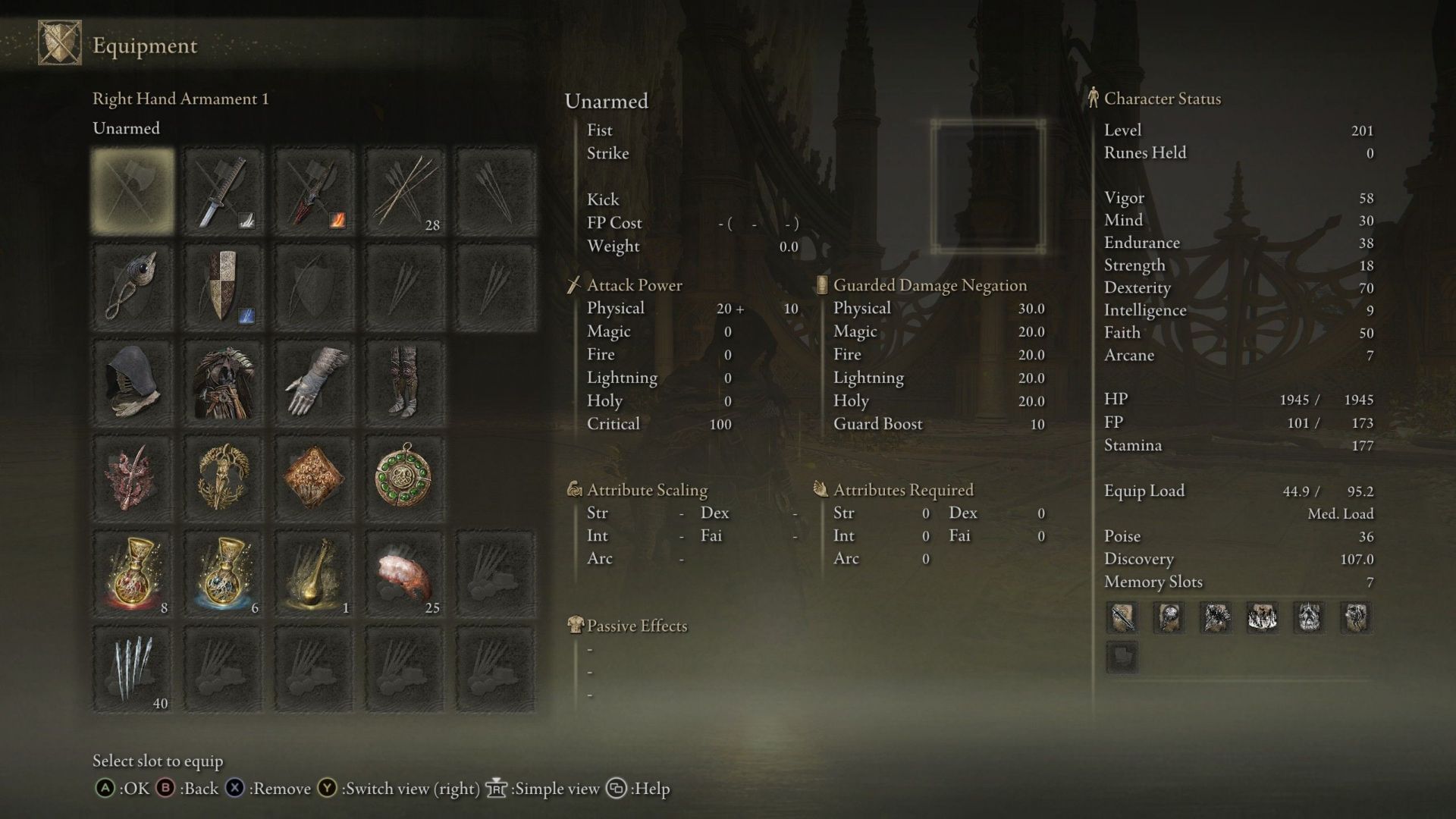This screenshot has height=819, width=1456.
Task: Select the checkered kite shield slot
Action: 224,287
